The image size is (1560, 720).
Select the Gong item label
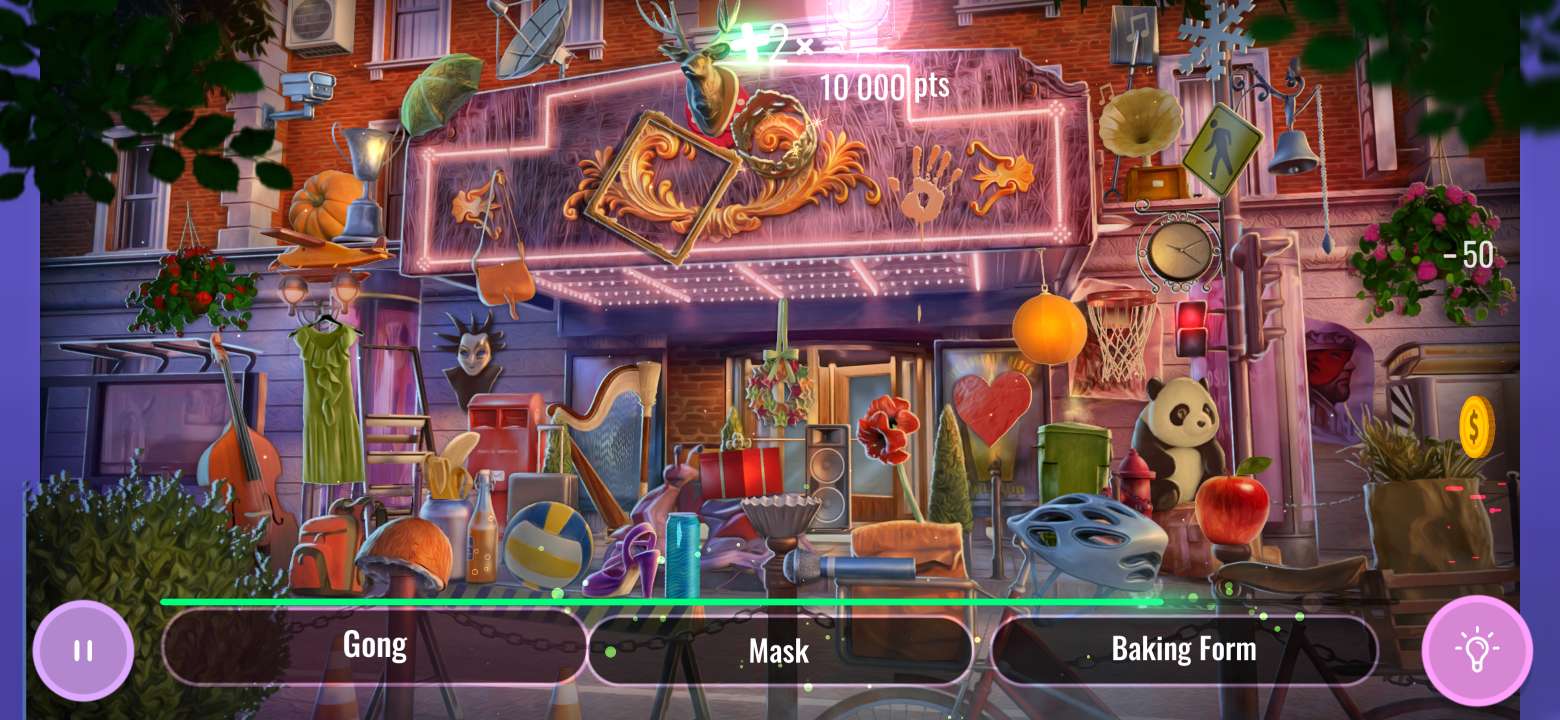[x=374, y=646]
